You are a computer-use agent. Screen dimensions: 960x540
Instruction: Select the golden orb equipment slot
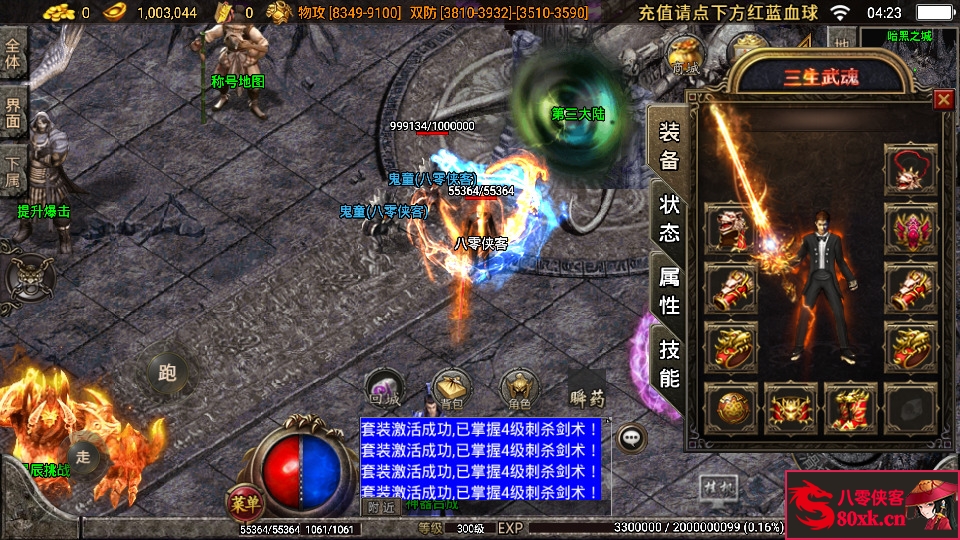click(x=731, y=409)
